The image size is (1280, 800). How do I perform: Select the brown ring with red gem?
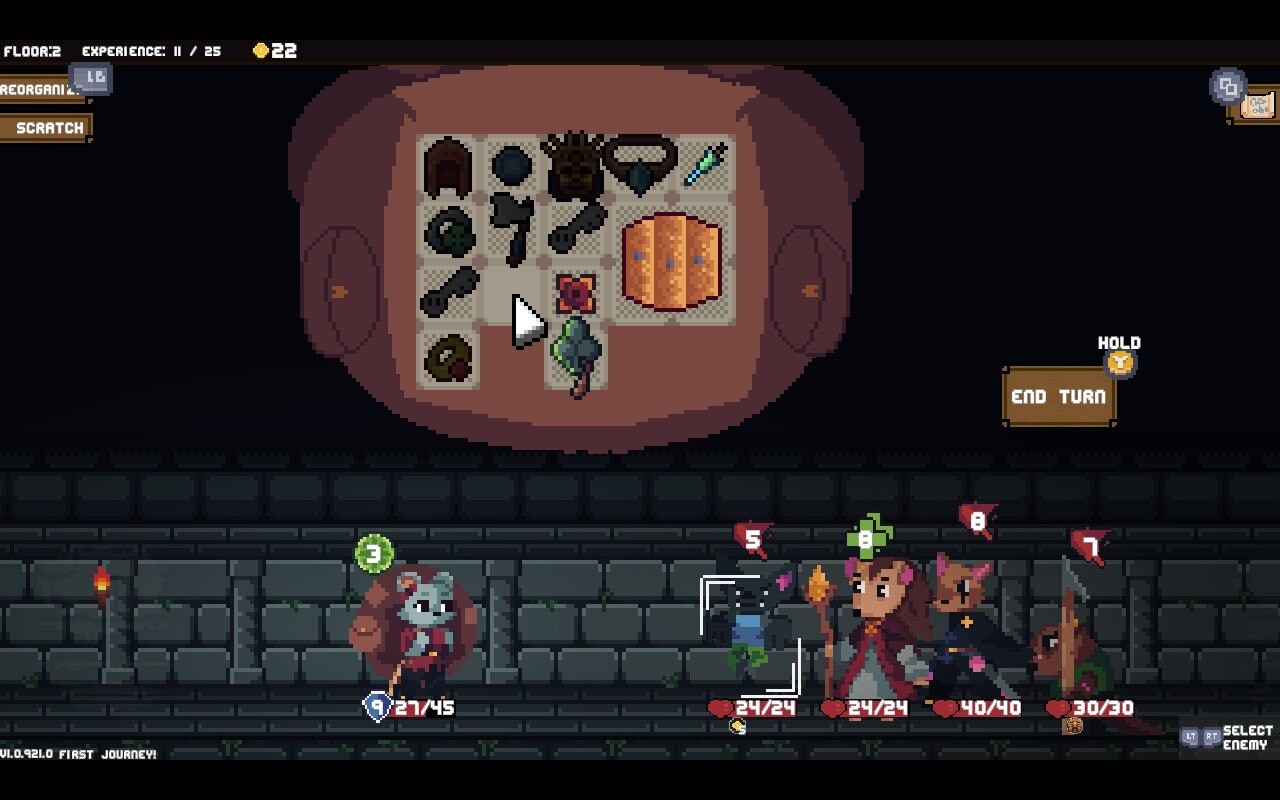[447, 358]
